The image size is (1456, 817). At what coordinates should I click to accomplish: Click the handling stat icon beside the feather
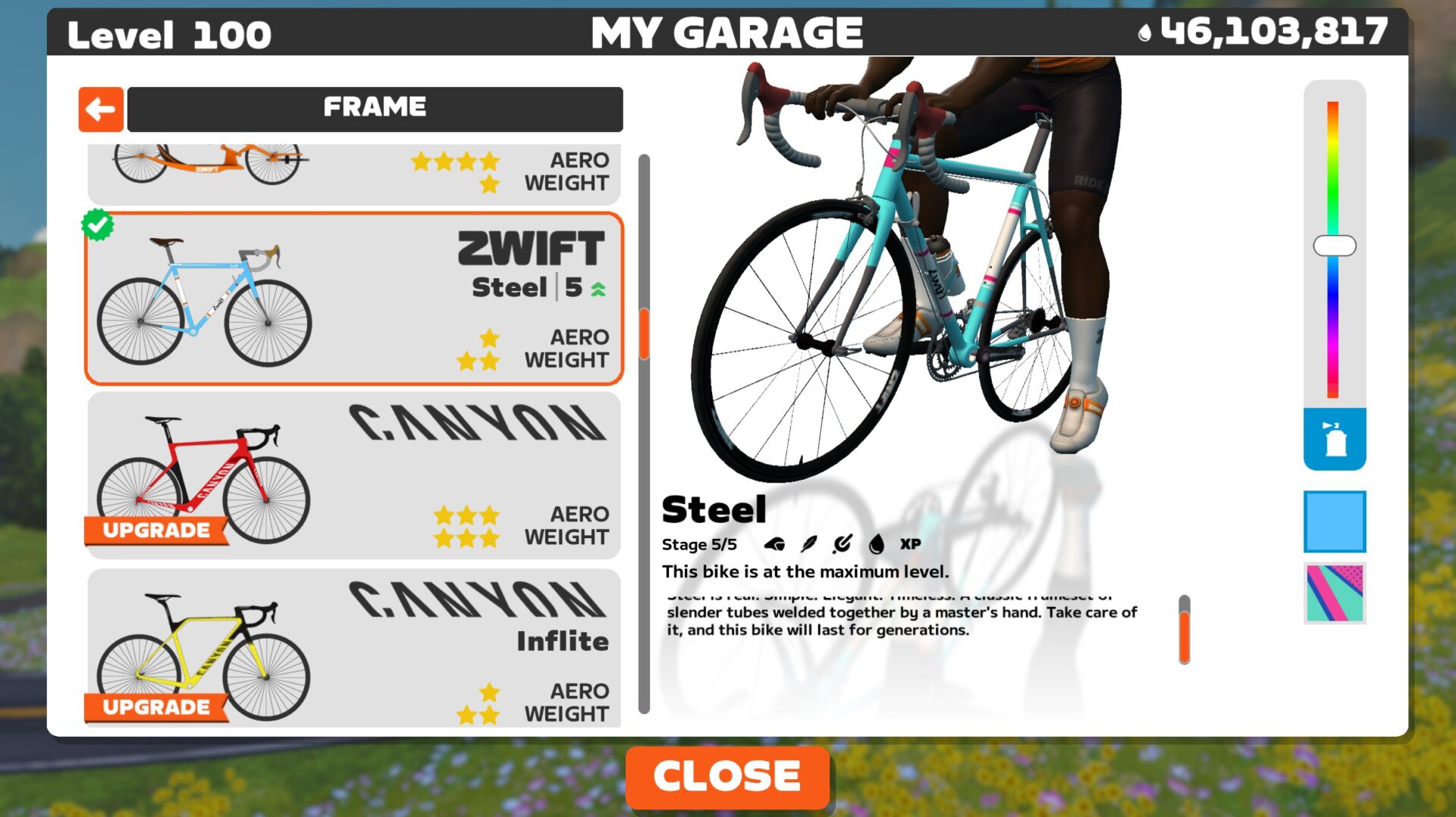(x=843, y=543)
